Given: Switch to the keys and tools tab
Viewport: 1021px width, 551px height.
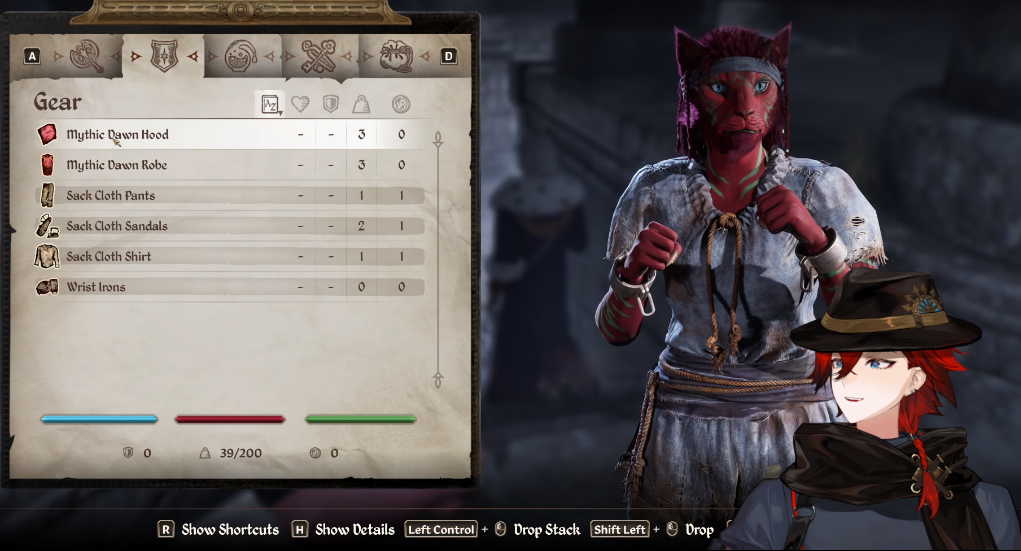Looking at the screenshot, I should tap(318, 56).
